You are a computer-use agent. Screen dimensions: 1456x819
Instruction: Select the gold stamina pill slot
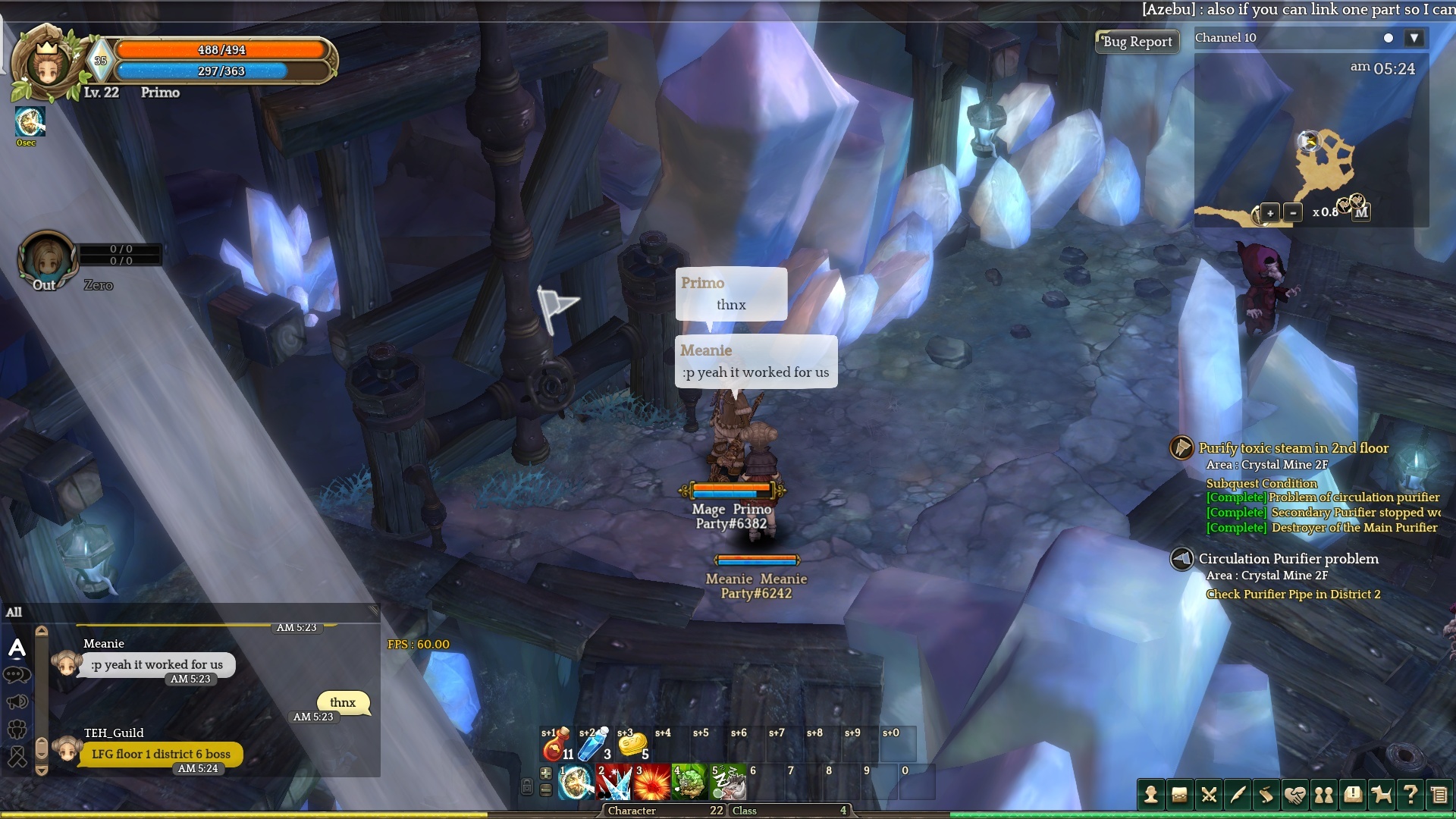pos(632,745)
